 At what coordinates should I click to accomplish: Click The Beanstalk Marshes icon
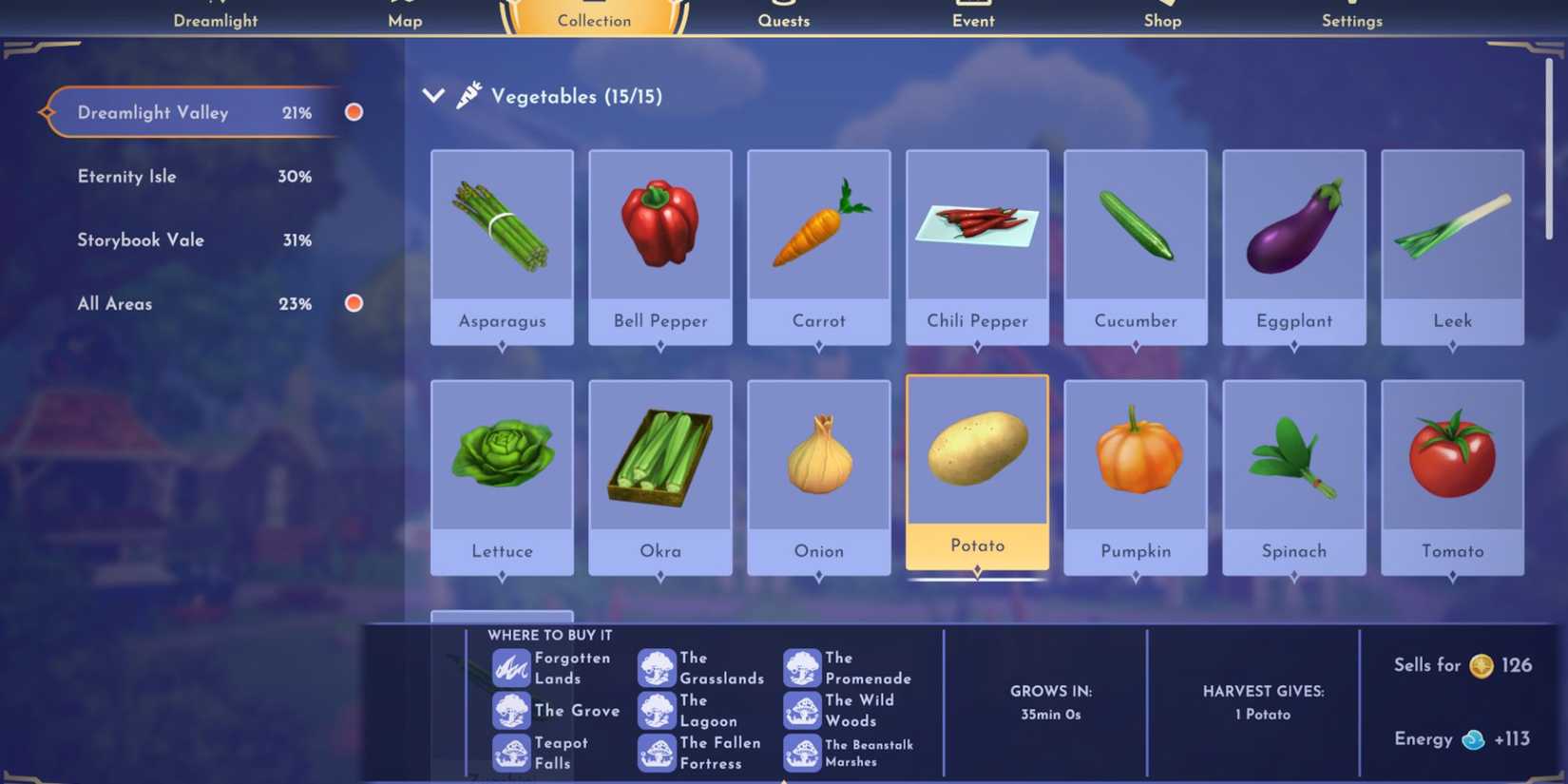[803, 753]
